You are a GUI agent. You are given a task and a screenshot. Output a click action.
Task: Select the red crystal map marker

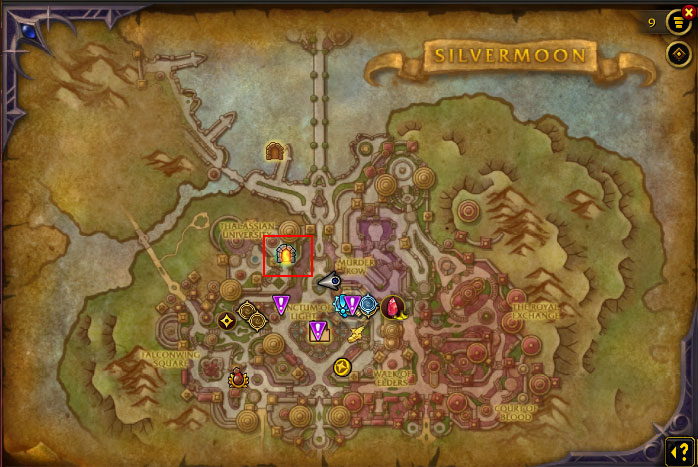coord(393,306)
